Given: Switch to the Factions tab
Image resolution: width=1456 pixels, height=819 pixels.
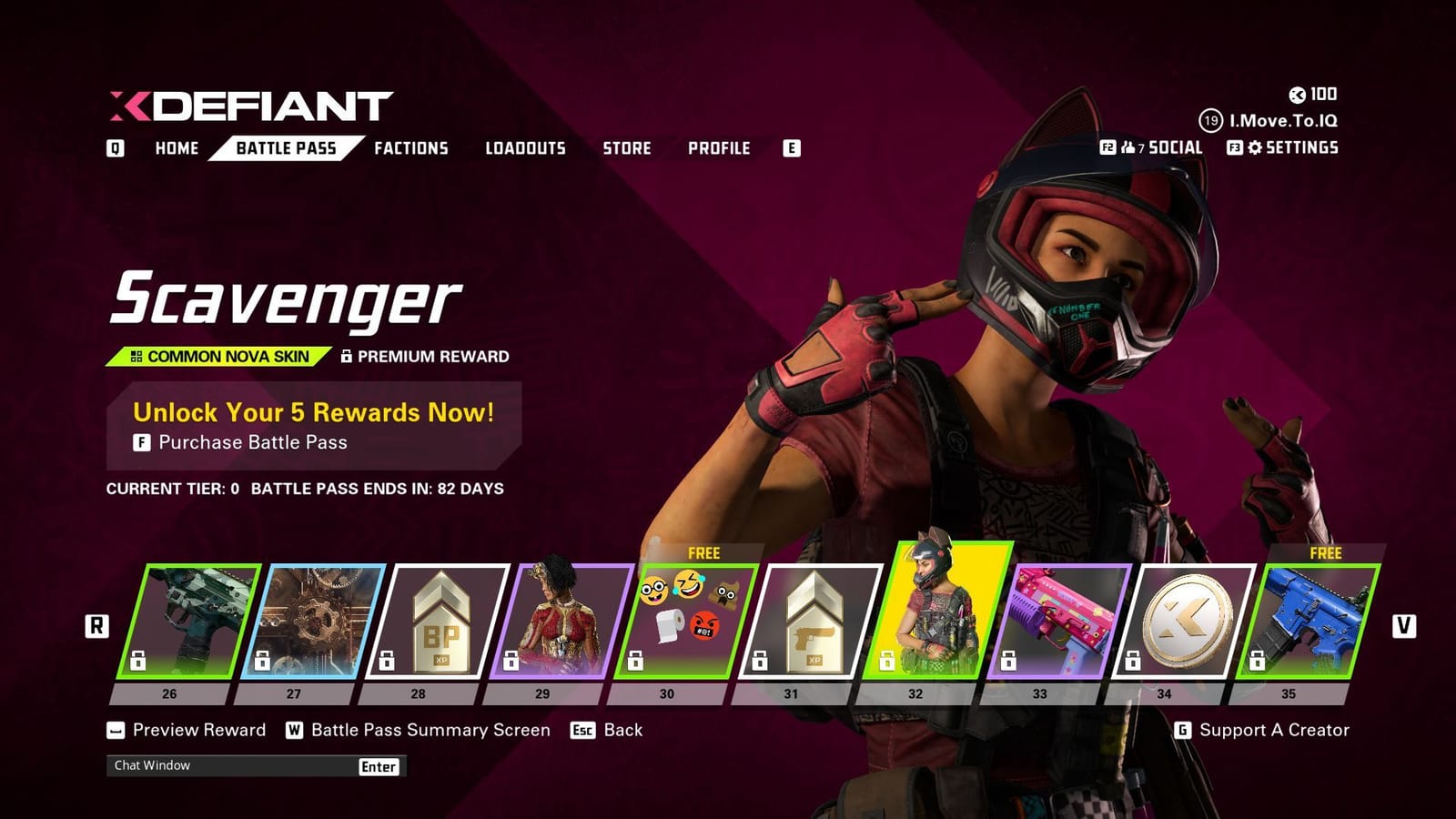Looking at the screenshot, I should coord(411,148).
